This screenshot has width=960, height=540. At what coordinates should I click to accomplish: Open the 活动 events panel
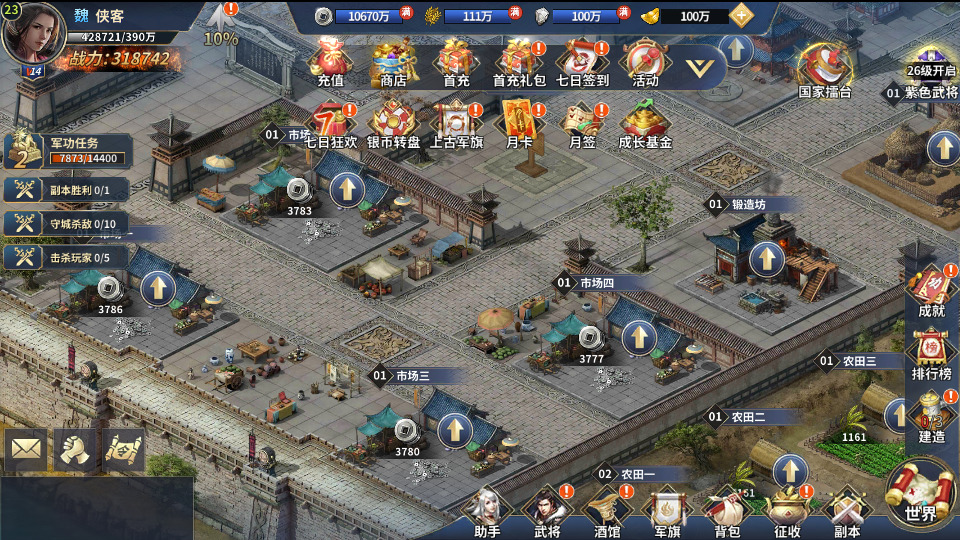[x=645, y=62]
